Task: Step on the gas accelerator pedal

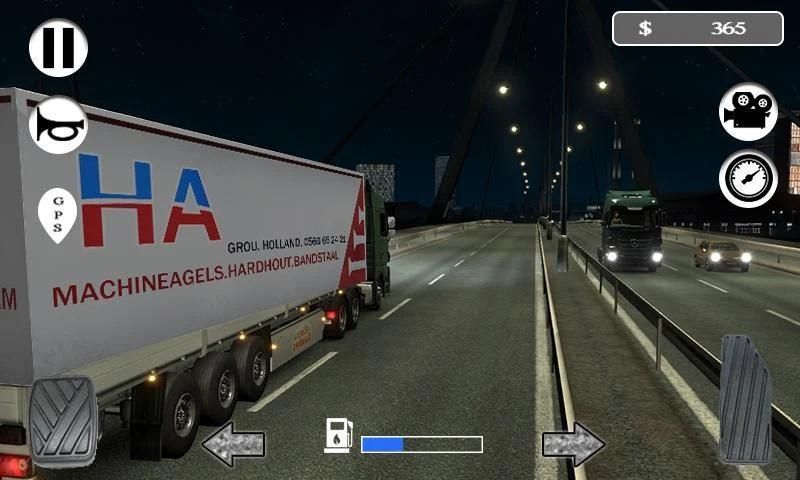Action: point(745,398)
